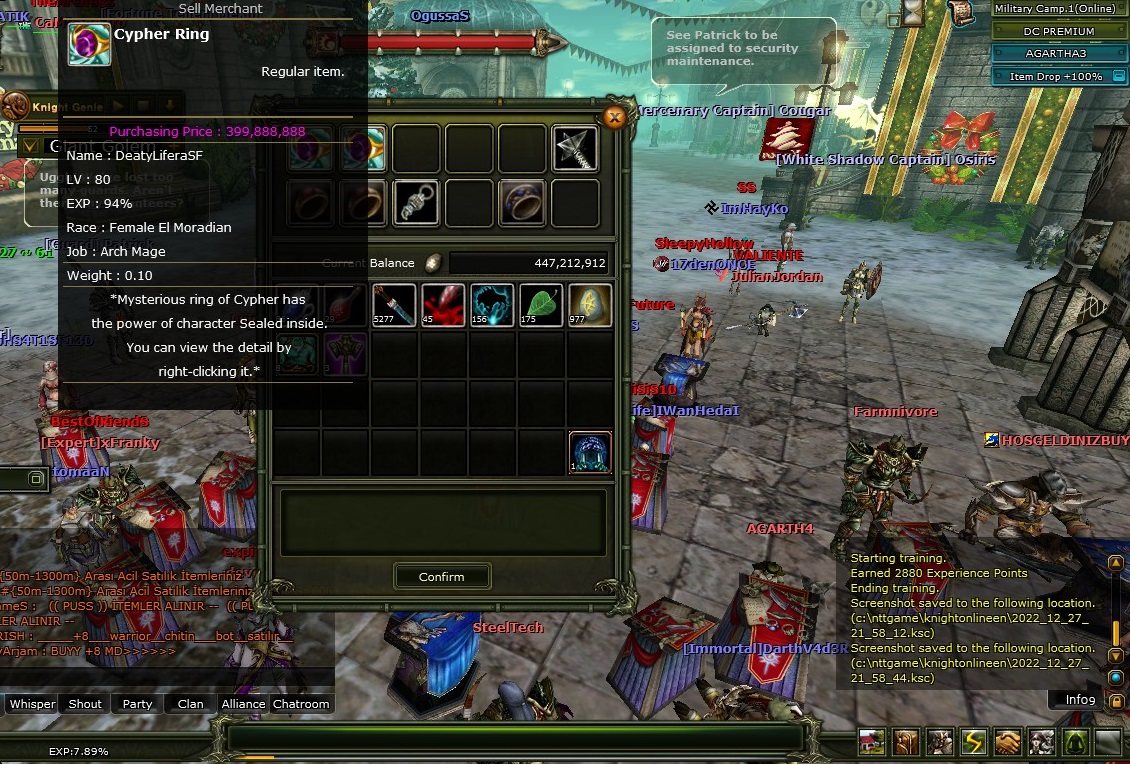Select the Clan chat tab

tap(190, 704)
